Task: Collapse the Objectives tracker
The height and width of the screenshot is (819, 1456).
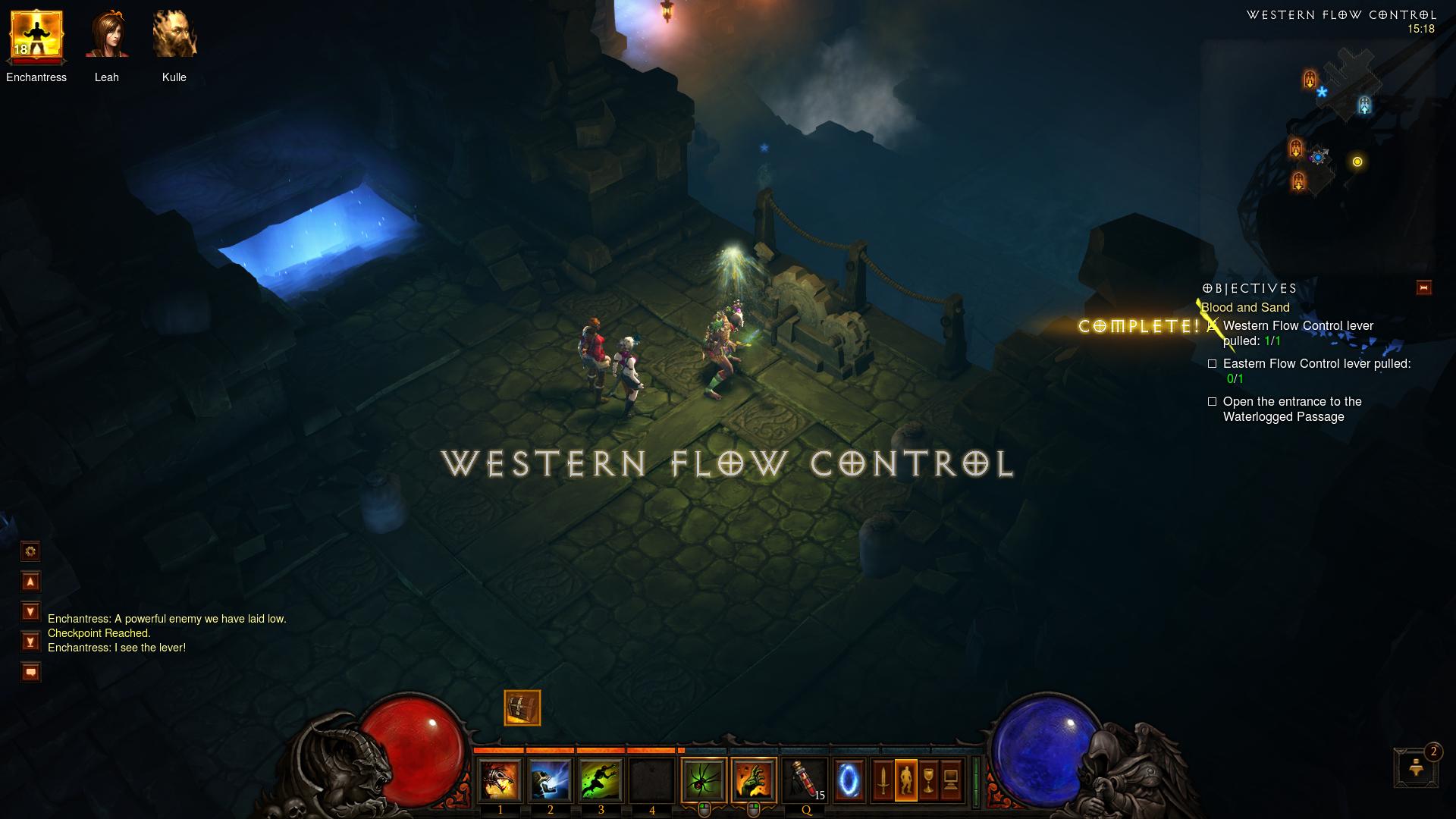Action: (1423, 288)
